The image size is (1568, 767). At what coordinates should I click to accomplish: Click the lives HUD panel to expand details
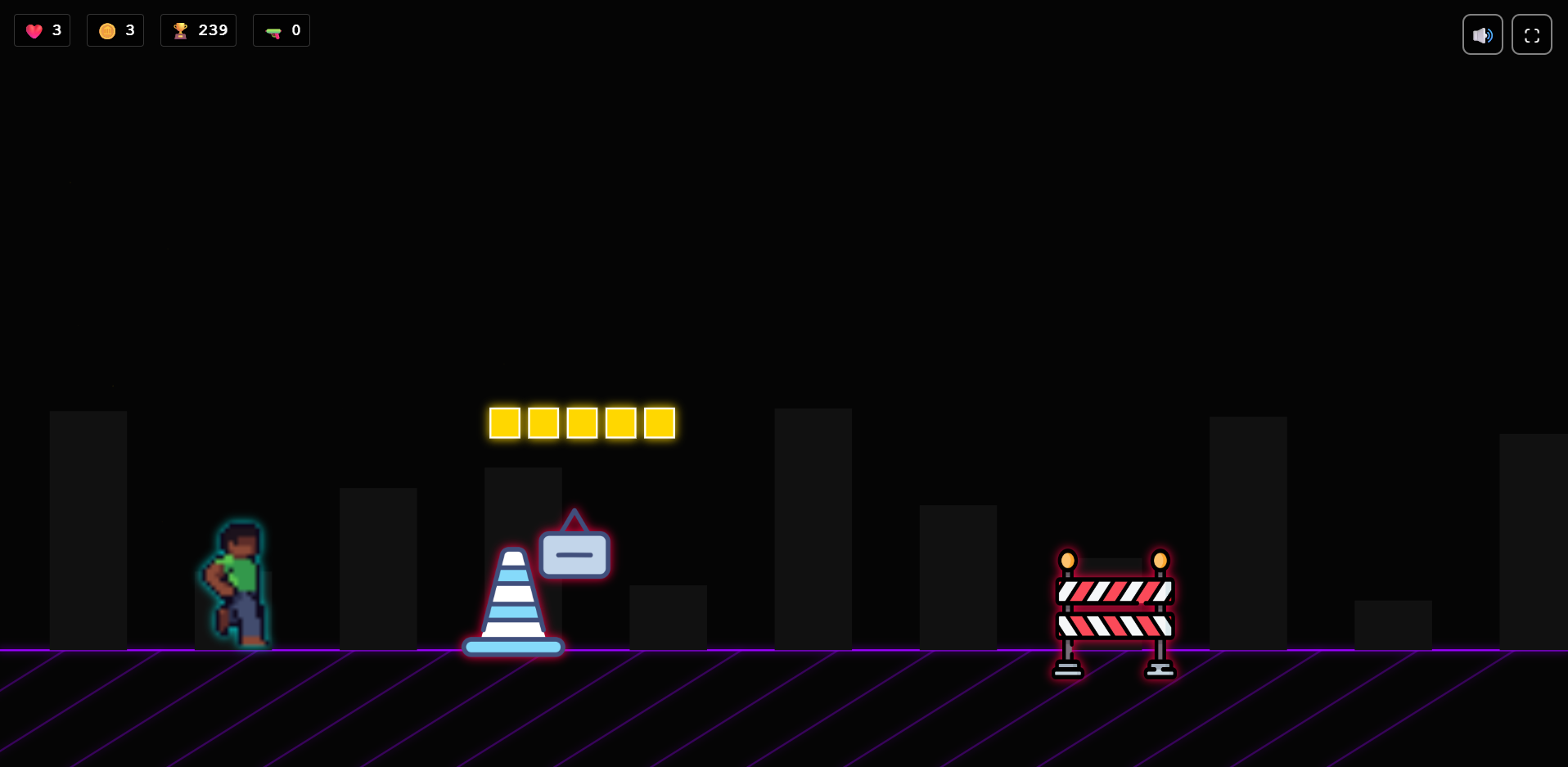click(42, 30)
